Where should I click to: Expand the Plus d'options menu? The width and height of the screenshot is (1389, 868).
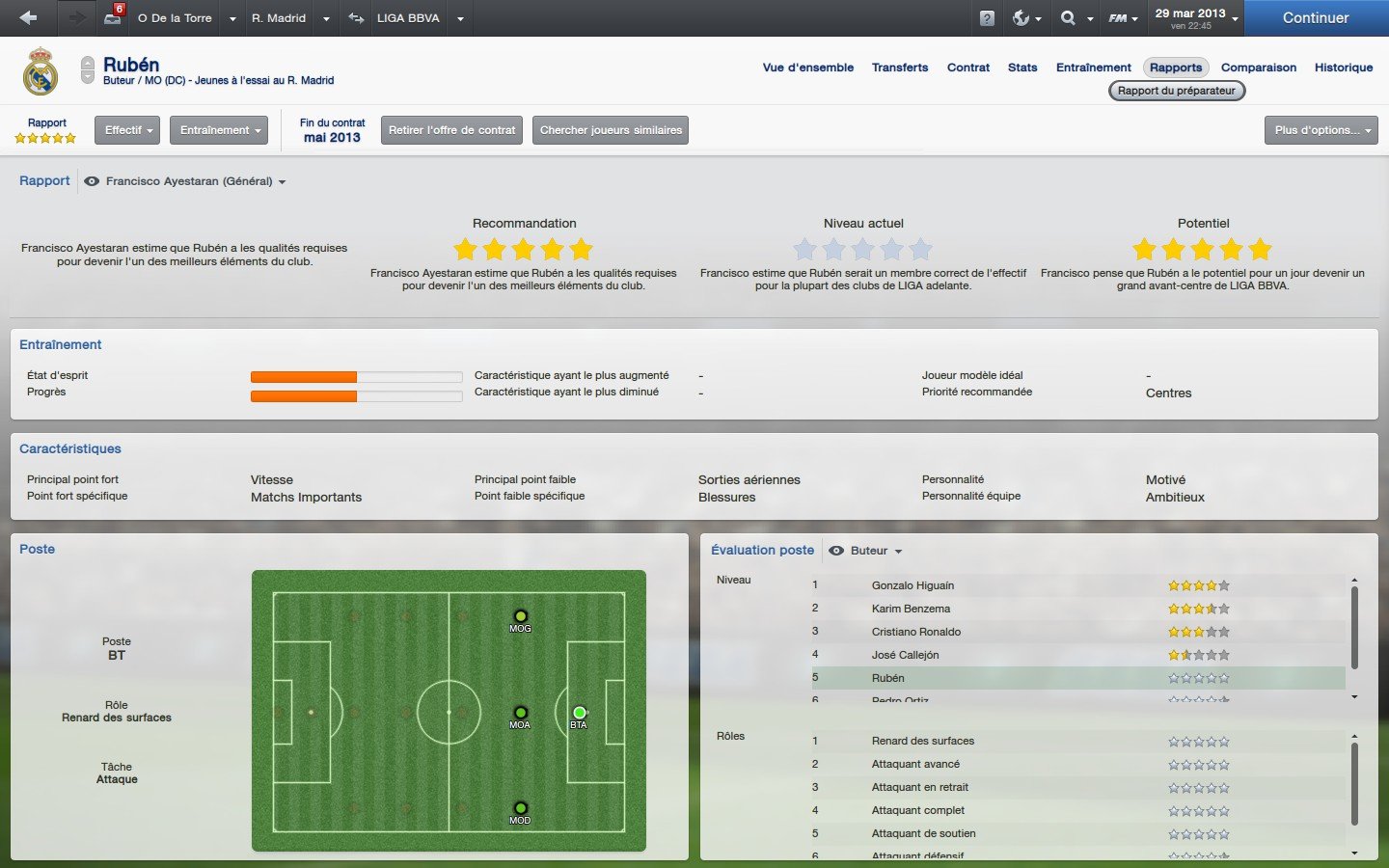1321,129
